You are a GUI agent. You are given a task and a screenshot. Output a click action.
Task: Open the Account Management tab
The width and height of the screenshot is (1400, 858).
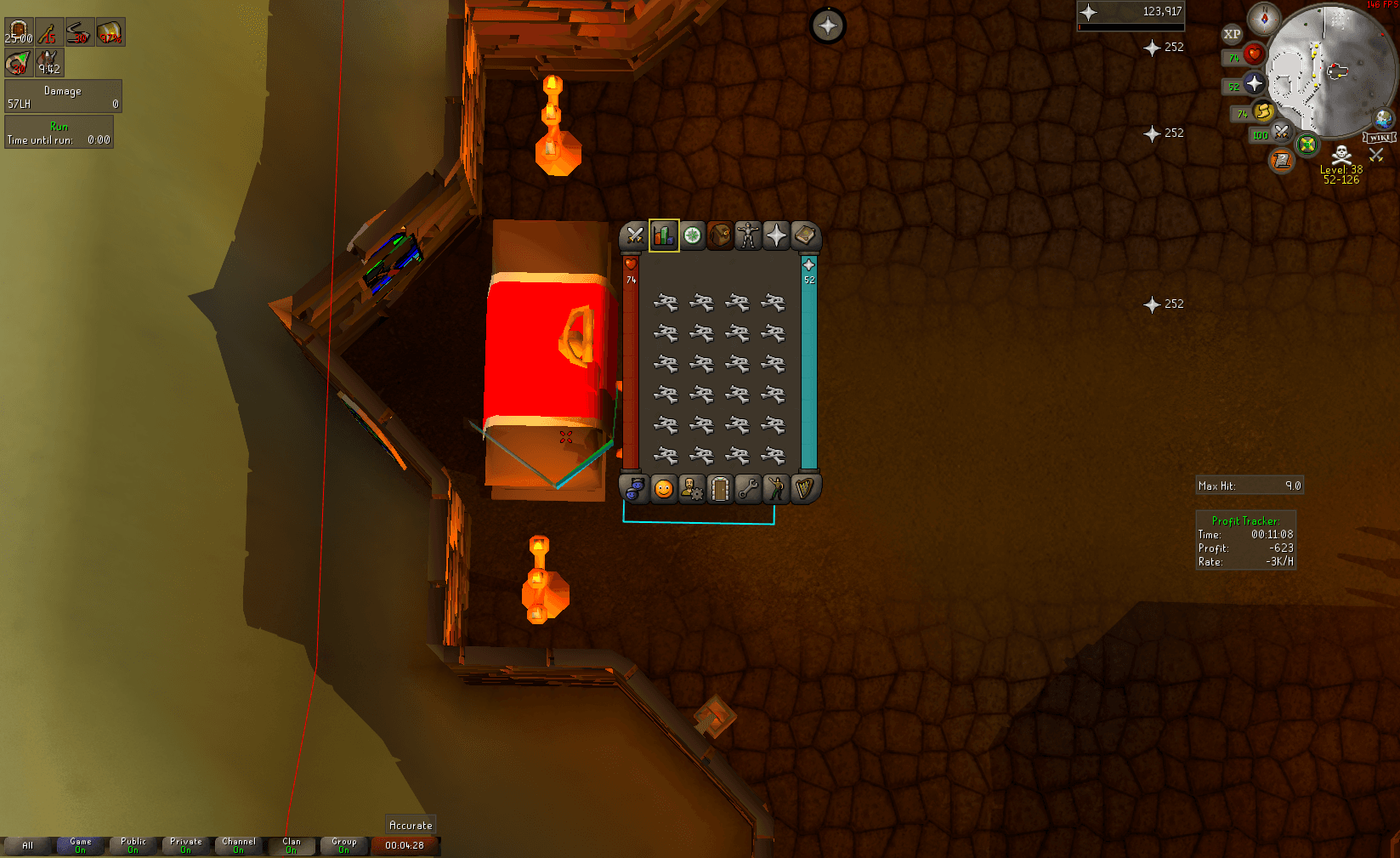[x=692, y=489]
